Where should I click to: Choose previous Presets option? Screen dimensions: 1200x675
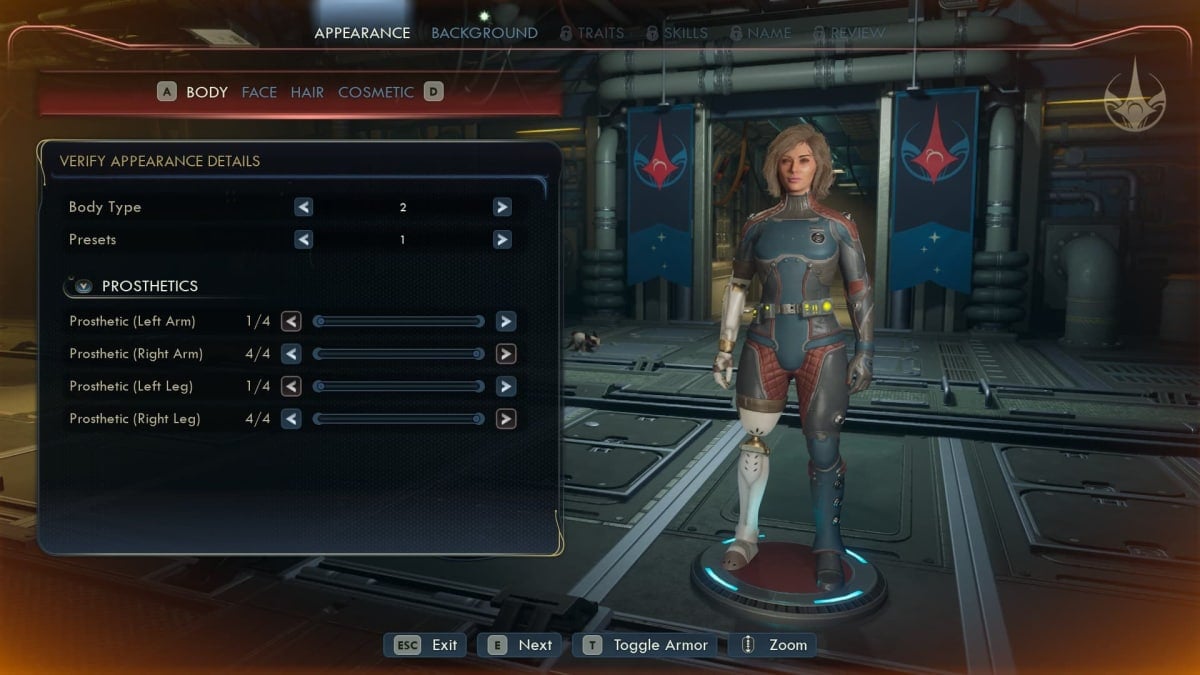pyautogui.click(x=303, y=240)
